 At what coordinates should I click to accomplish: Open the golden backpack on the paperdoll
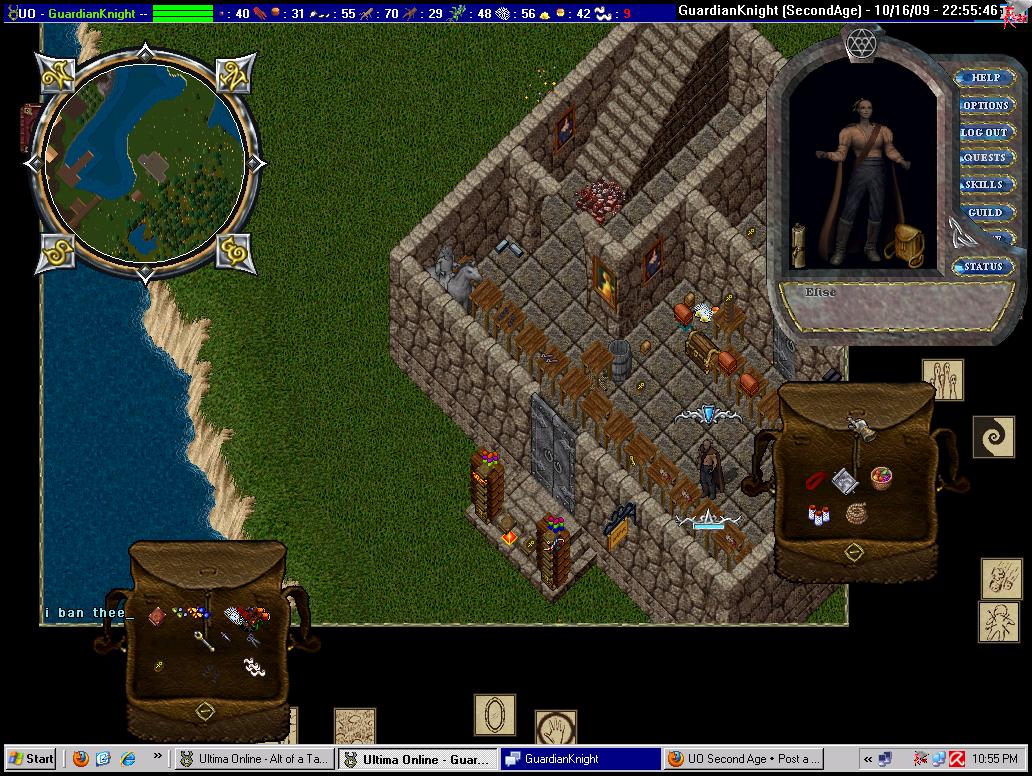(906, 244)
